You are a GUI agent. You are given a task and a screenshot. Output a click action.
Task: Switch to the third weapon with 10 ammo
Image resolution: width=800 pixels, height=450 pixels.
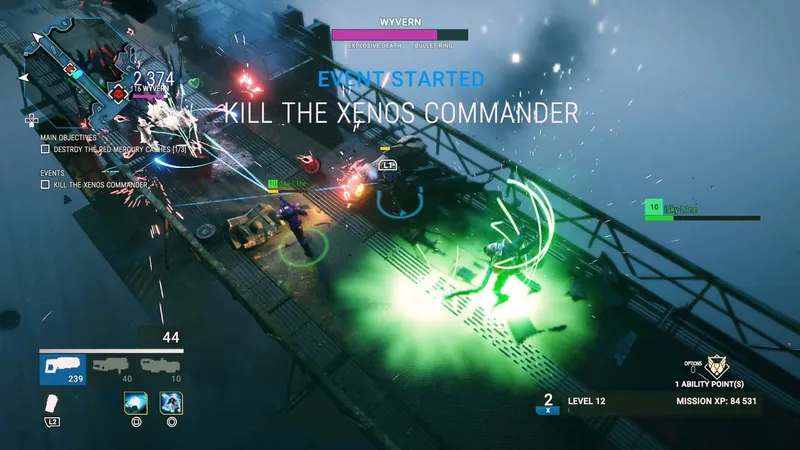[161, 368]
